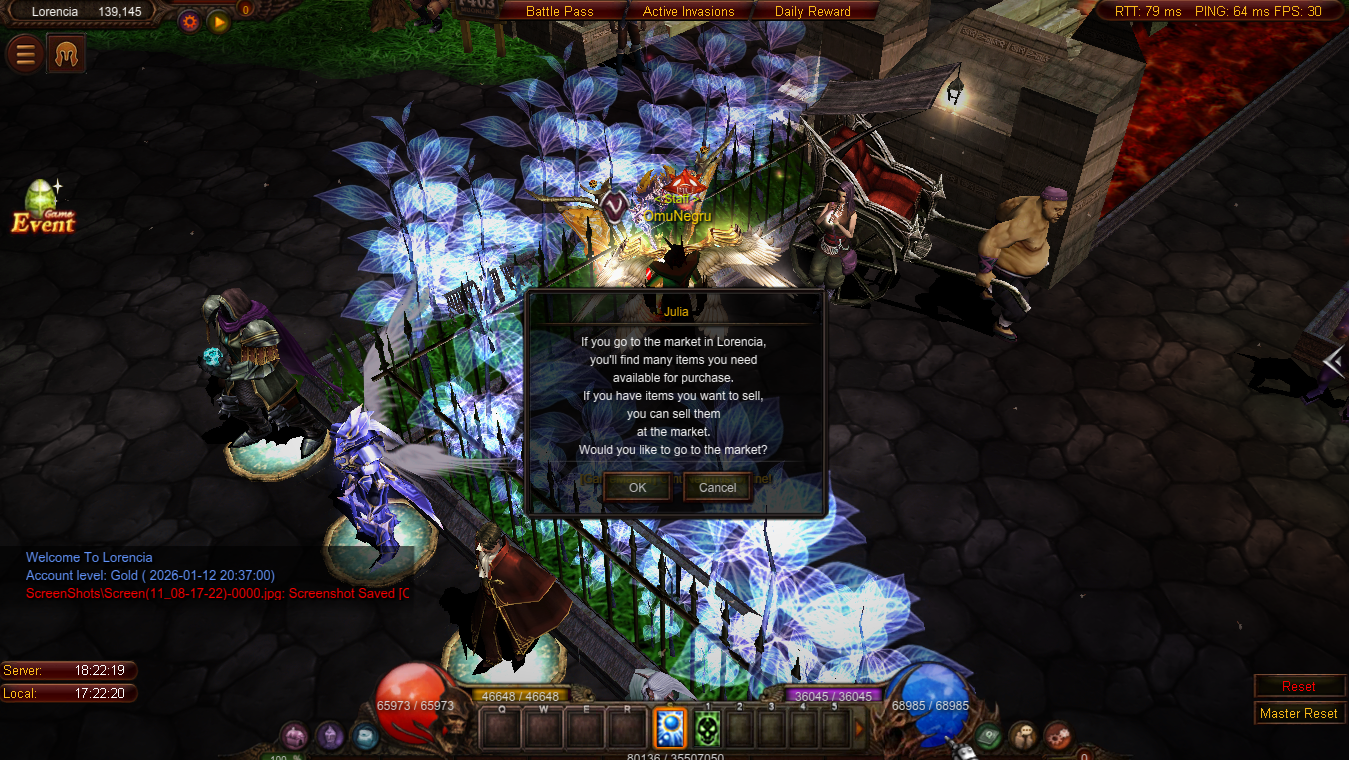Open the Daily Reward panel

tap(812, 11)
